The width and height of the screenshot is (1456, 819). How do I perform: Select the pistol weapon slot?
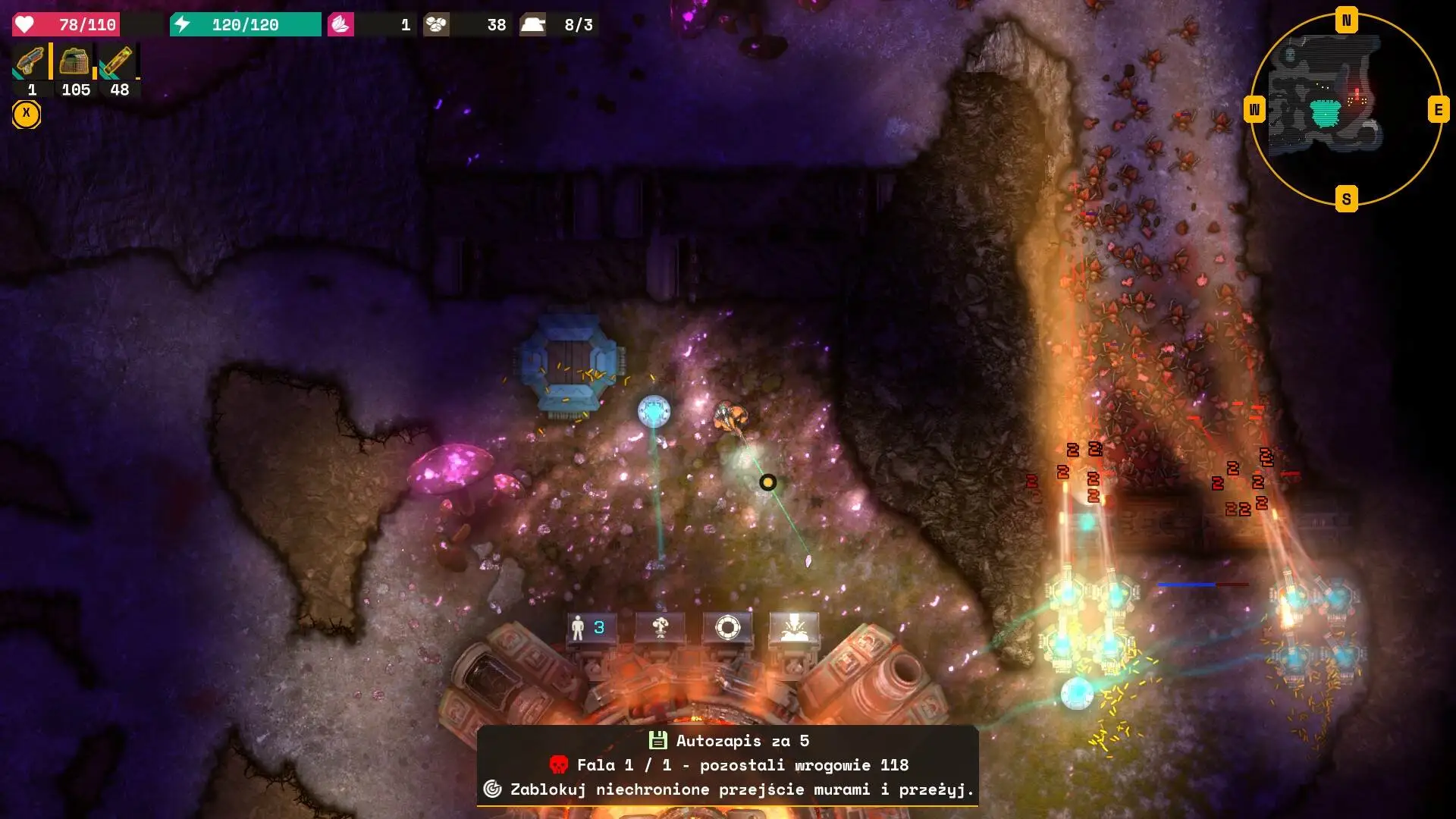[x=30, y=62]
